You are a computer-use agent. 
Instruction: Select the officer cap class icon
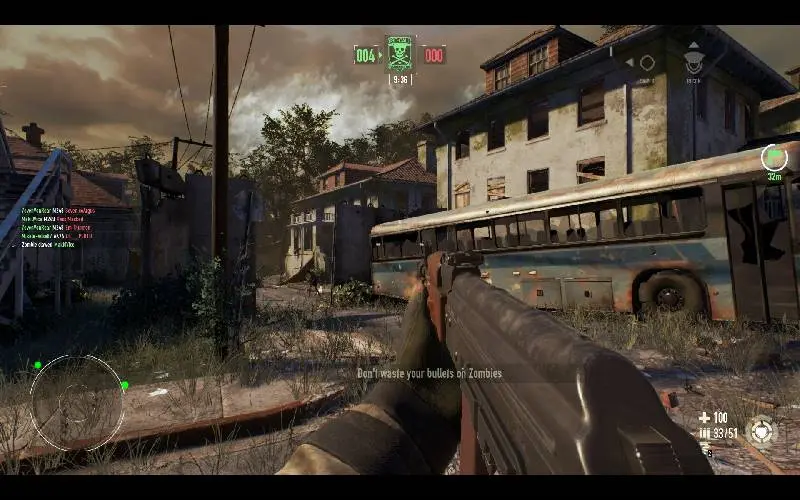[693, 63]
